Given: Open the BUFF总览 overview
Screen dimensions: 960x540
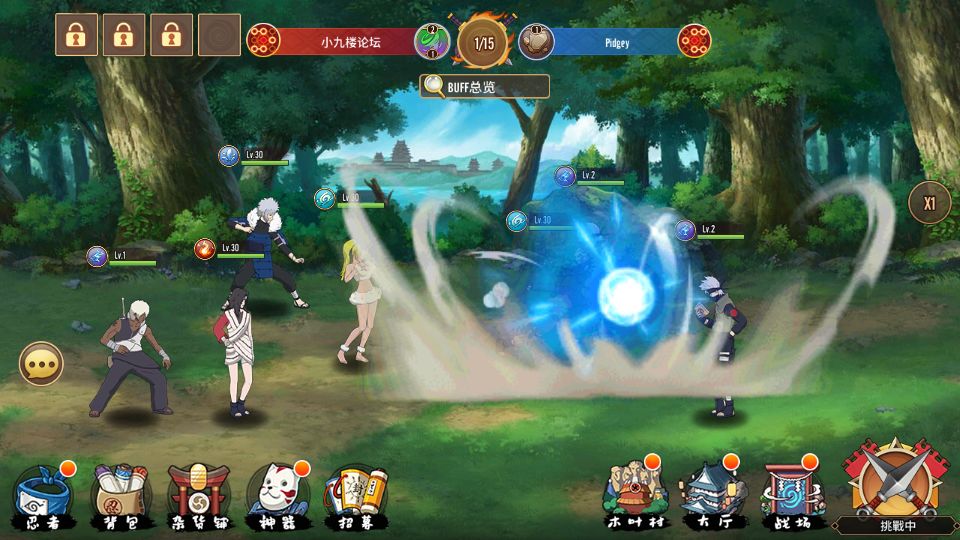Looking at the screenshot, I should click(485, 86).
